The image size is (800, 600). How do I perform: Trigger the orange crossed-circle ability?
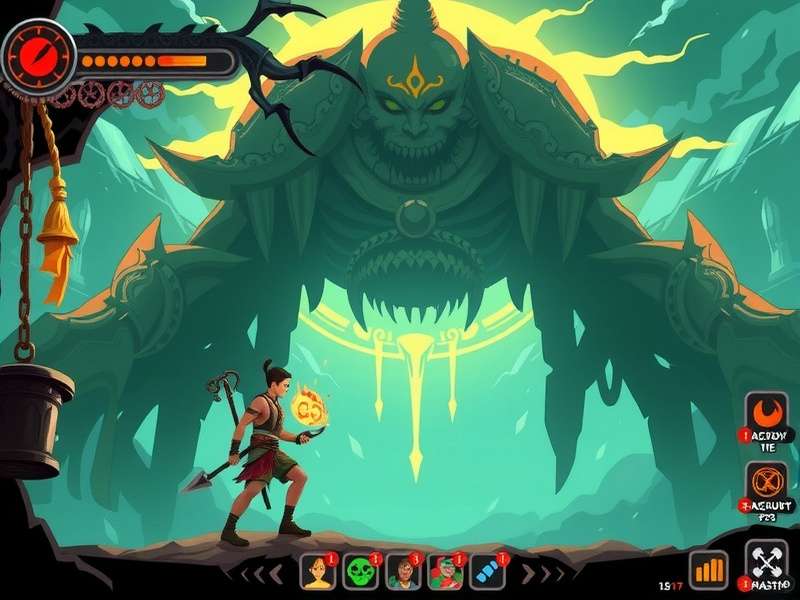click(768, 480)
